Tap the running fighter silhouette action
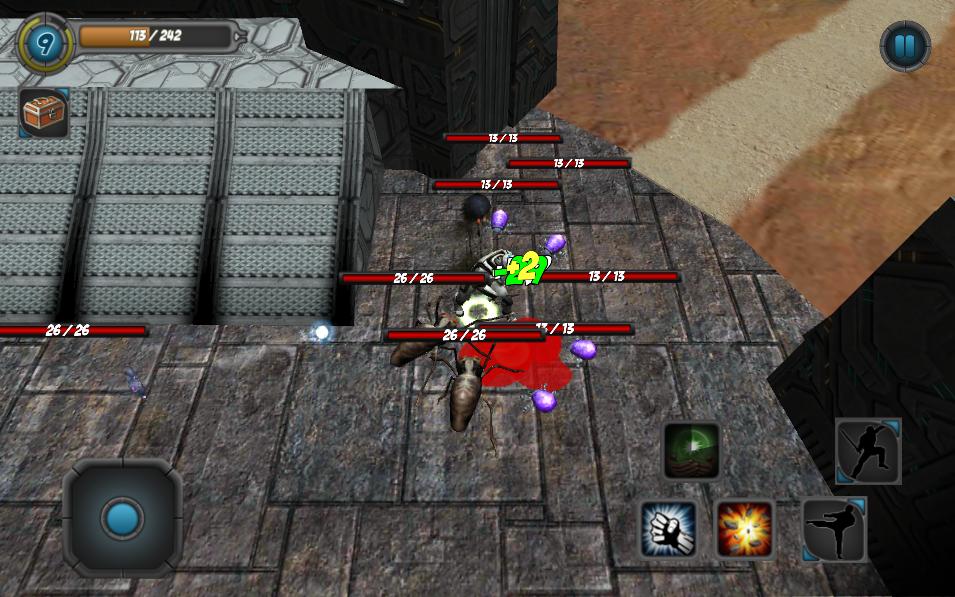The width and height of the screenshot is (955, 597). pos(868,451)
